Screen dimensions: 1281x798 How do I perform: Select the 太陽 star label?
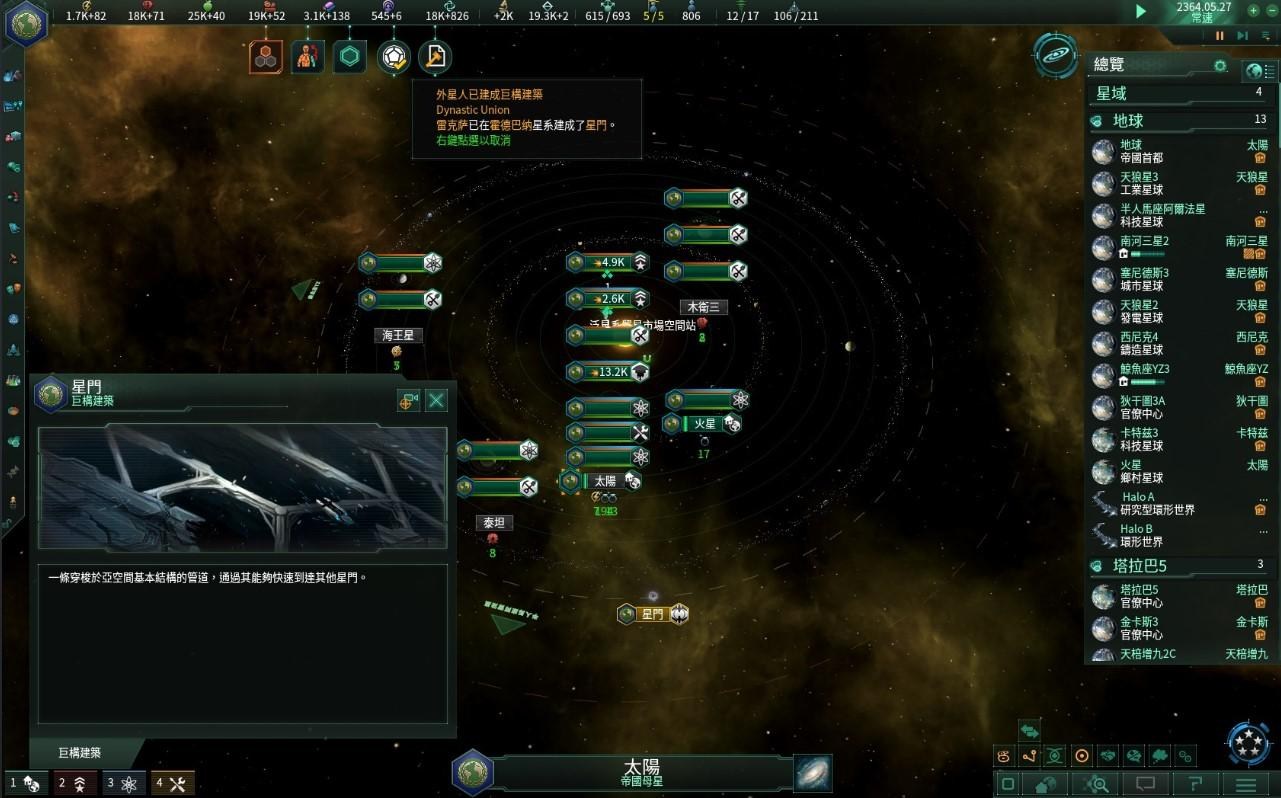pyautogui.click(x=604, y=481)
